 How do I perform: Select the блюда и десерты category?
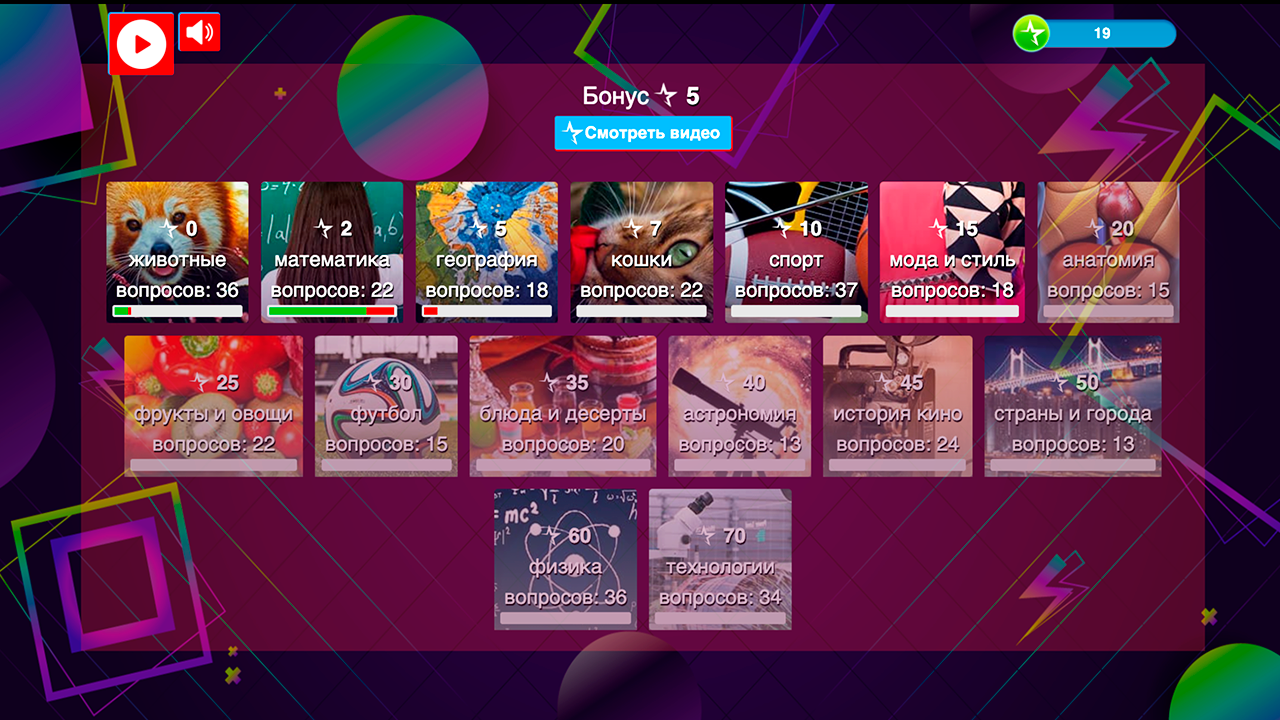pyautogui.click(x=562, y=405)
